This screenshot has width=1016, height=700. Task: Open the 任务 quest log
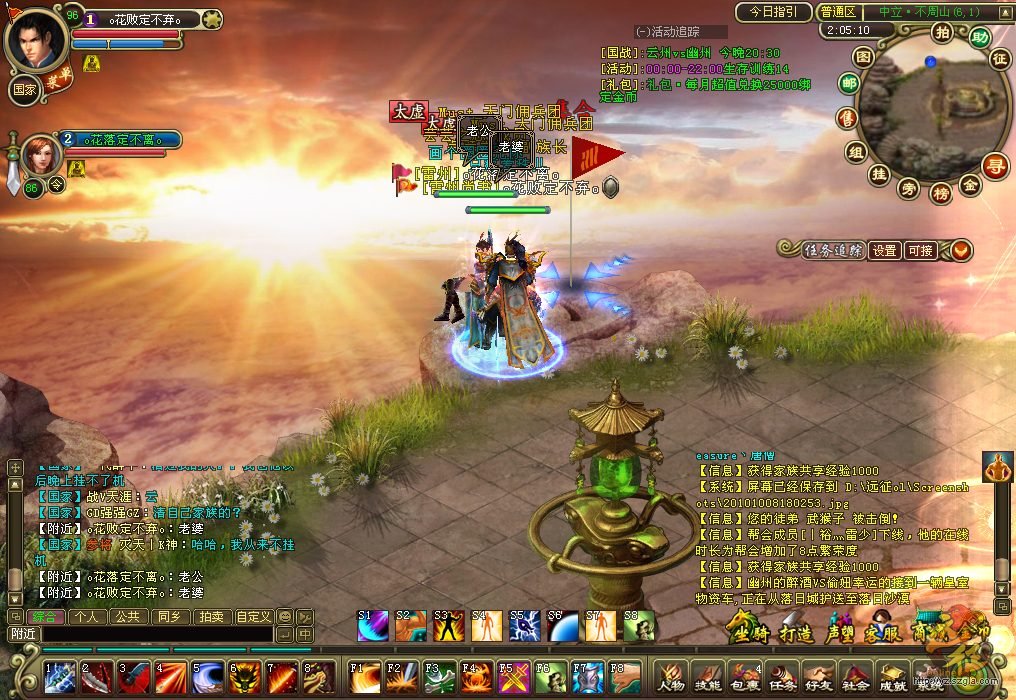pos(781,677)
